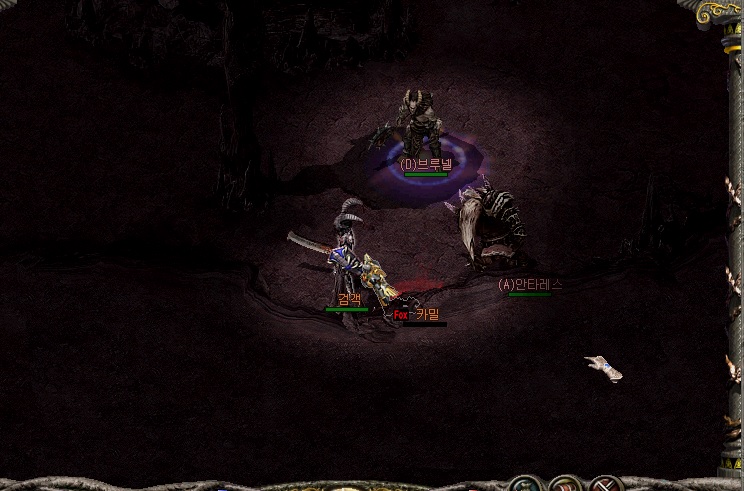Select the round red crossed-lines button
Screen dimensions: 744x491
[604, 485]
